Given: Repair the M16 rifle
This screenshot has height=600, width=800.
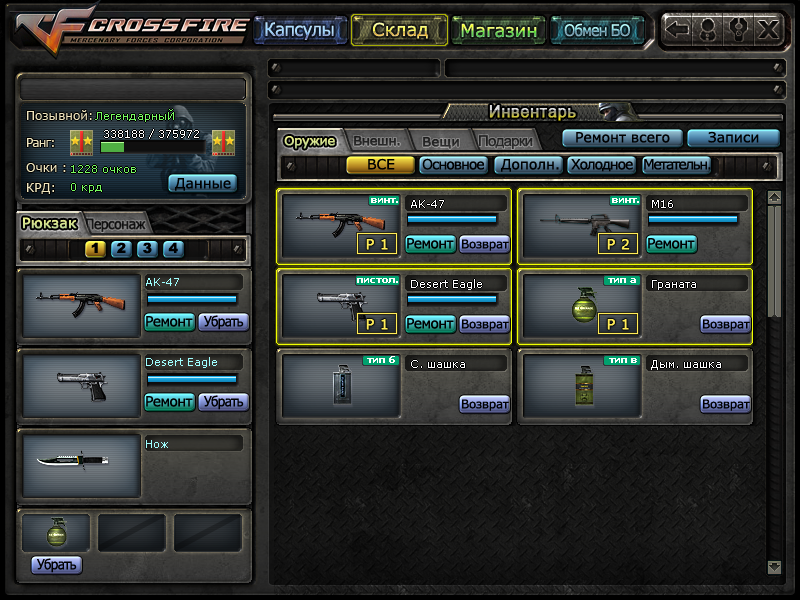Looking at the screenshot, I should [x=671, y=243].
